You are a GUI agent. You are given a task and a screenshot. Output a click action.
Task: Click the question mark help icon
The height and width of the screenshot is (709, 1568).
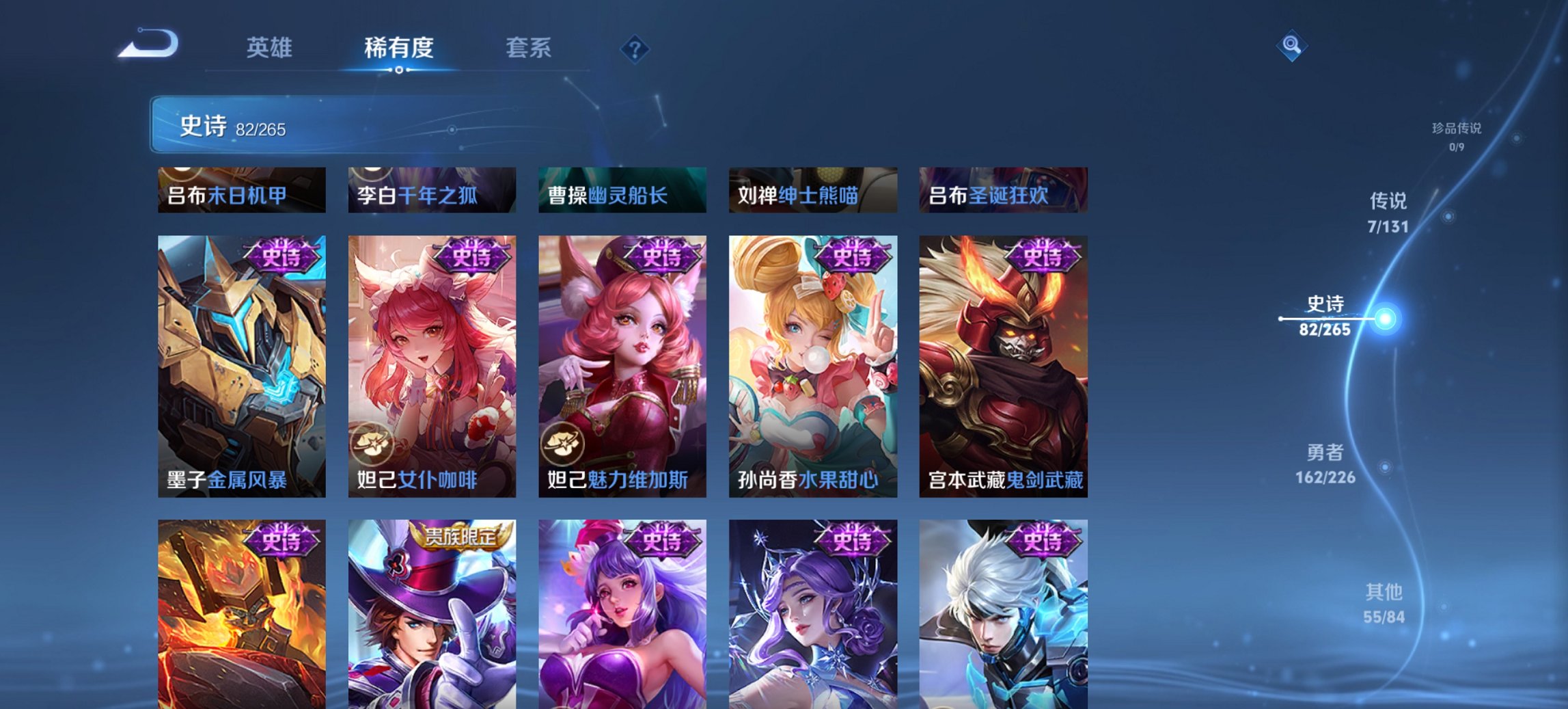(634, 48)
